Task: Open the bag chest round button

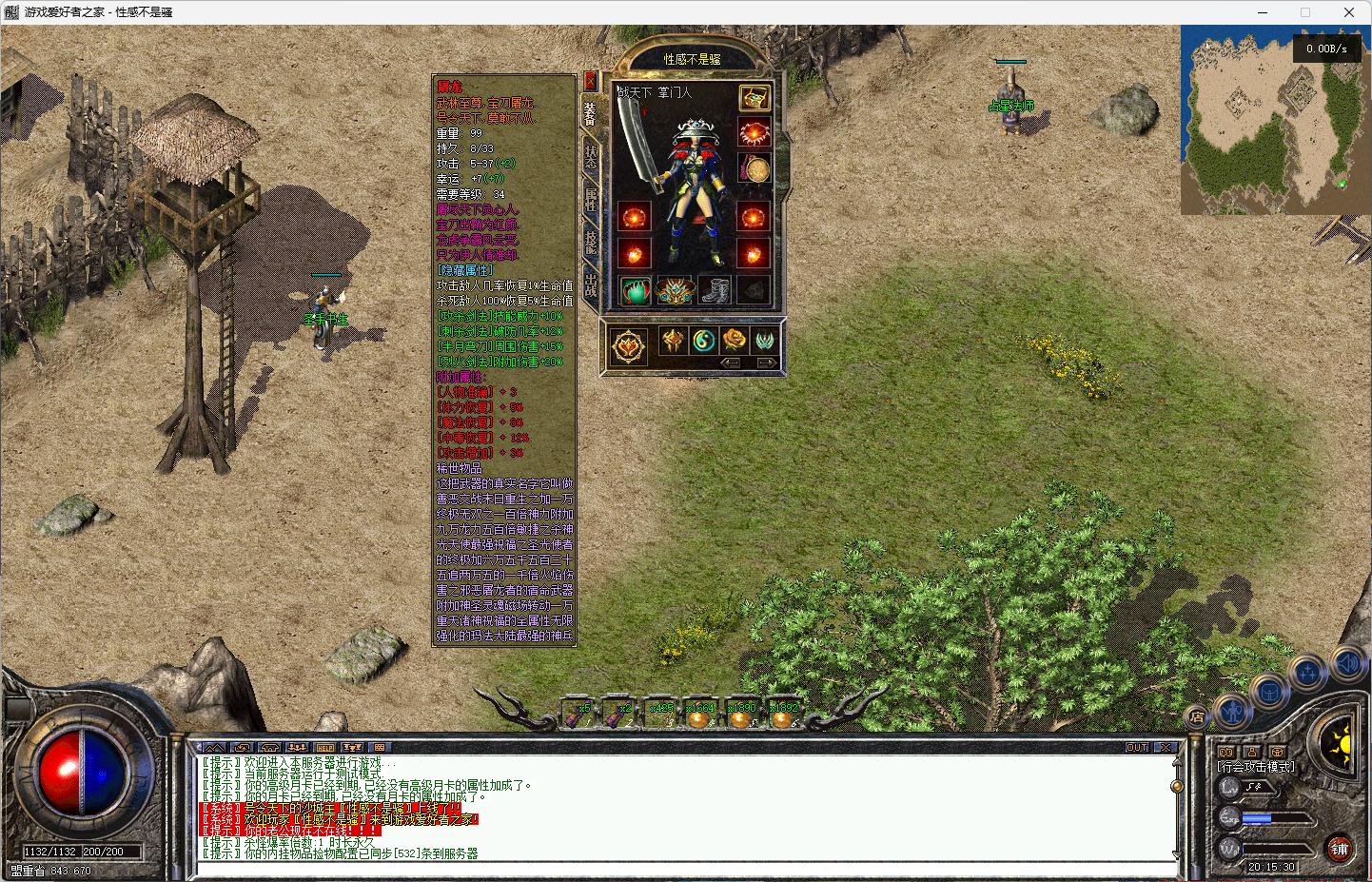Action: tap(1269, 692)
